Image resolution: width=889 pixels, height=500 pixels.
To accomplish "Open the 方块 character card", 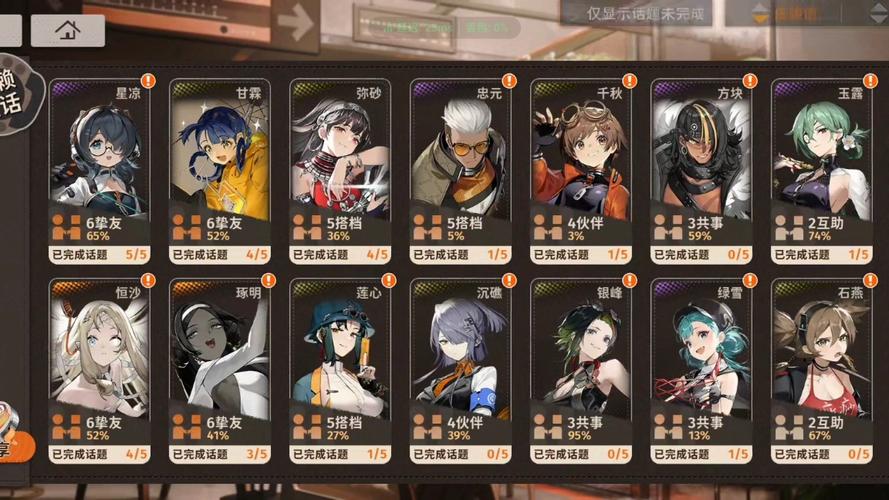I will pos(701,170).
